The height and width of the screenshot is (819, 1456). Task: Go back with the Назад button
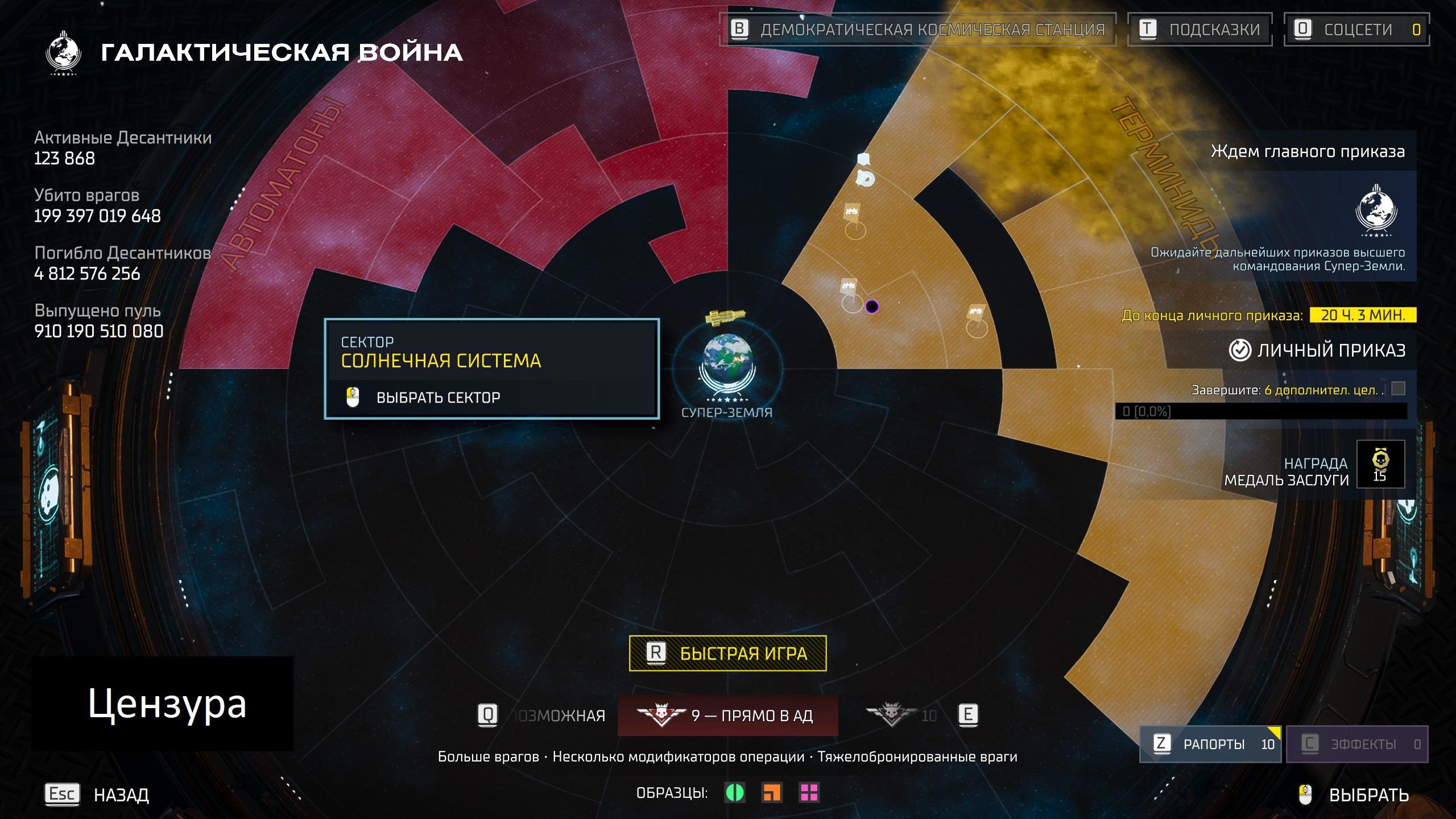97,794
